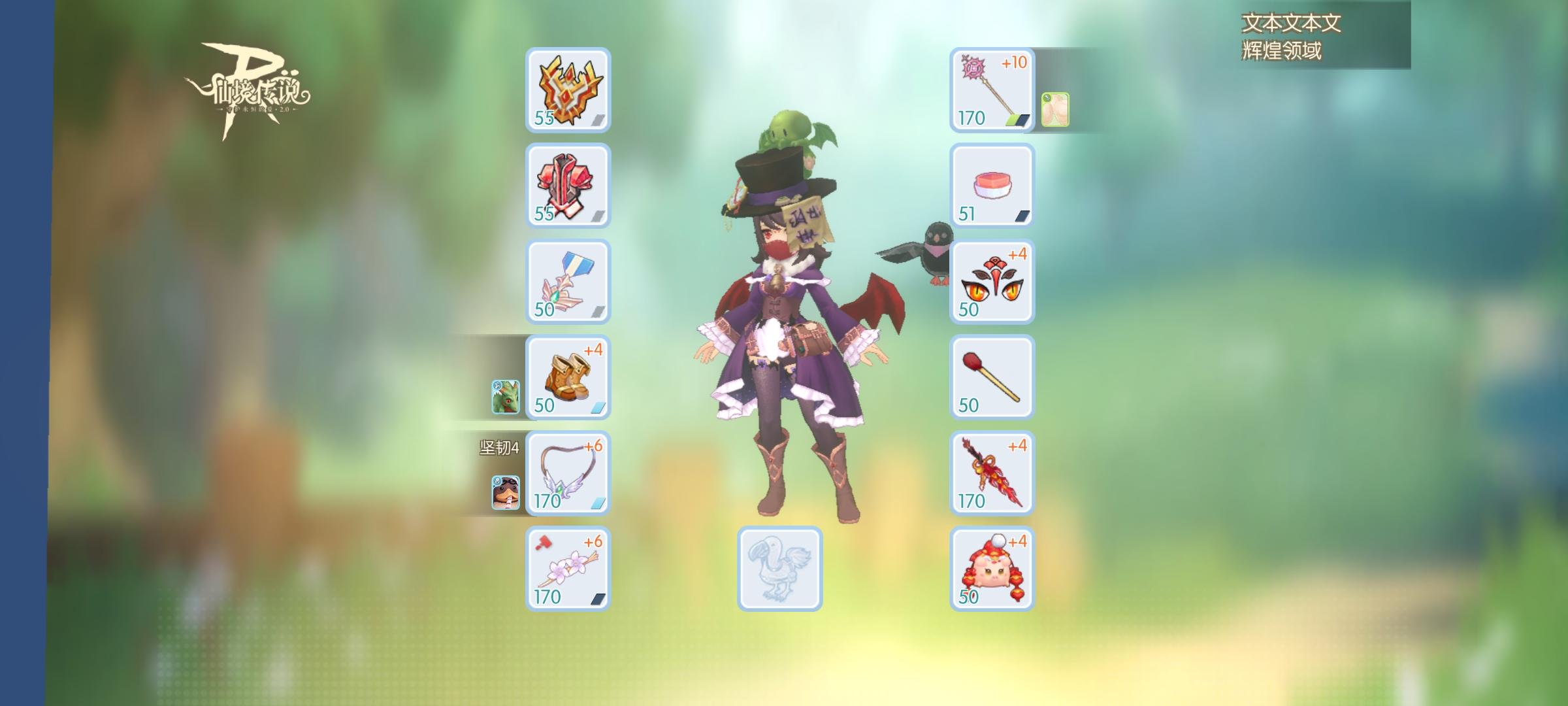This screenshot has width=1568, height=706.
Task: Open the sushi food item slot
Action: pos(990,186)
